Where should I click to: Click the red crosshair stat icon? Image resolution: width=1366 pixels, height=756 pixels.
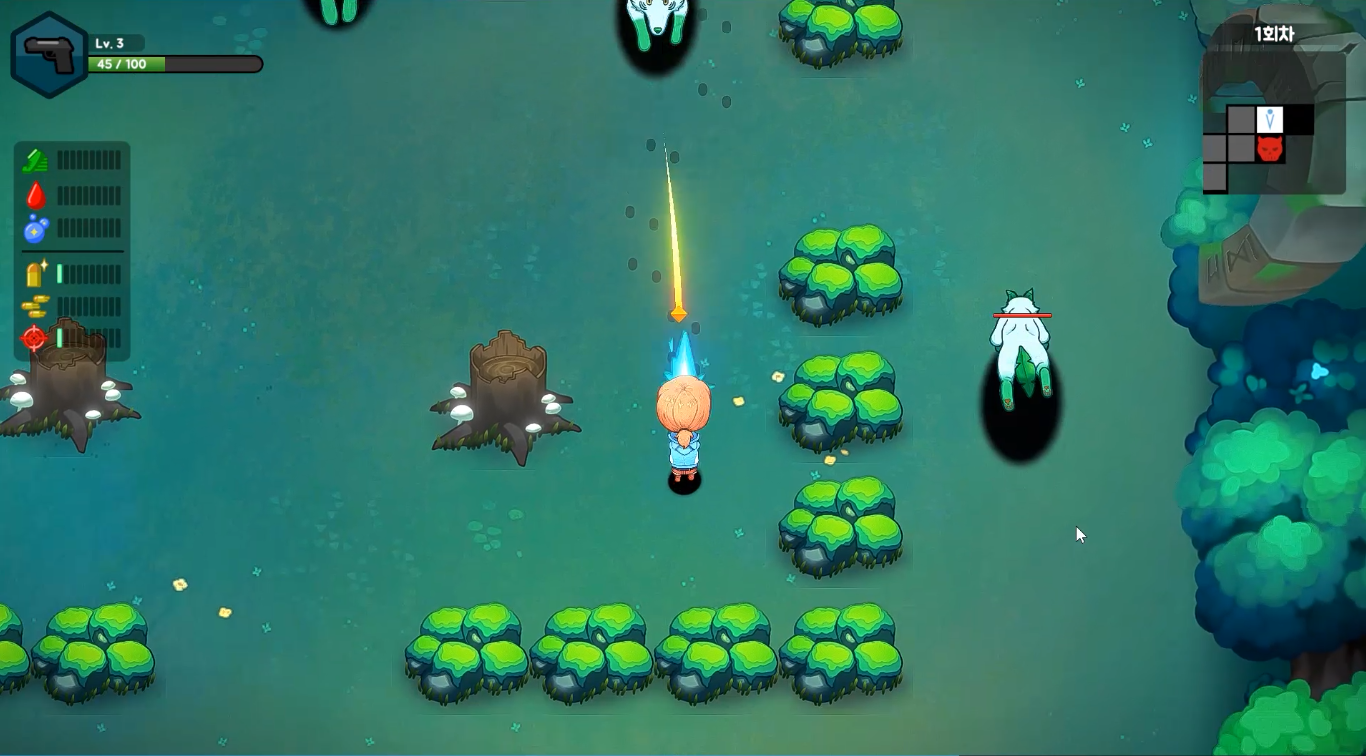(35, 338)
